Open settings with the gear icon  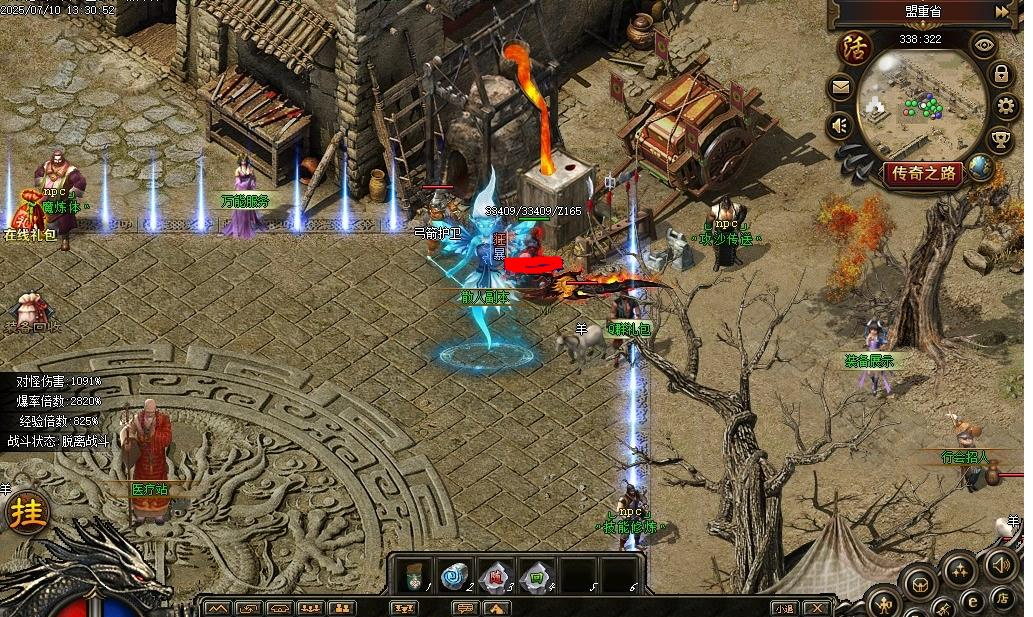pos(1004,106)
